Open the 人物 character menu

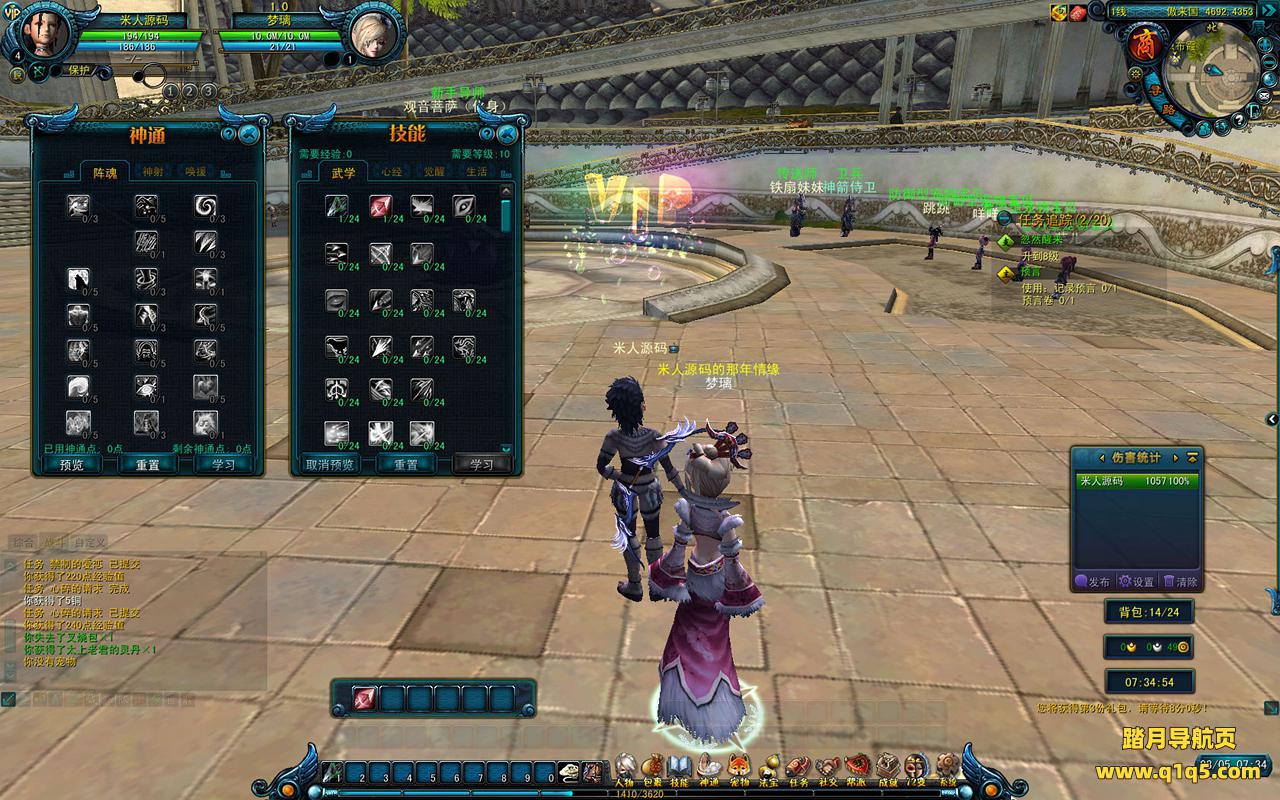click(x=626, y=768)
